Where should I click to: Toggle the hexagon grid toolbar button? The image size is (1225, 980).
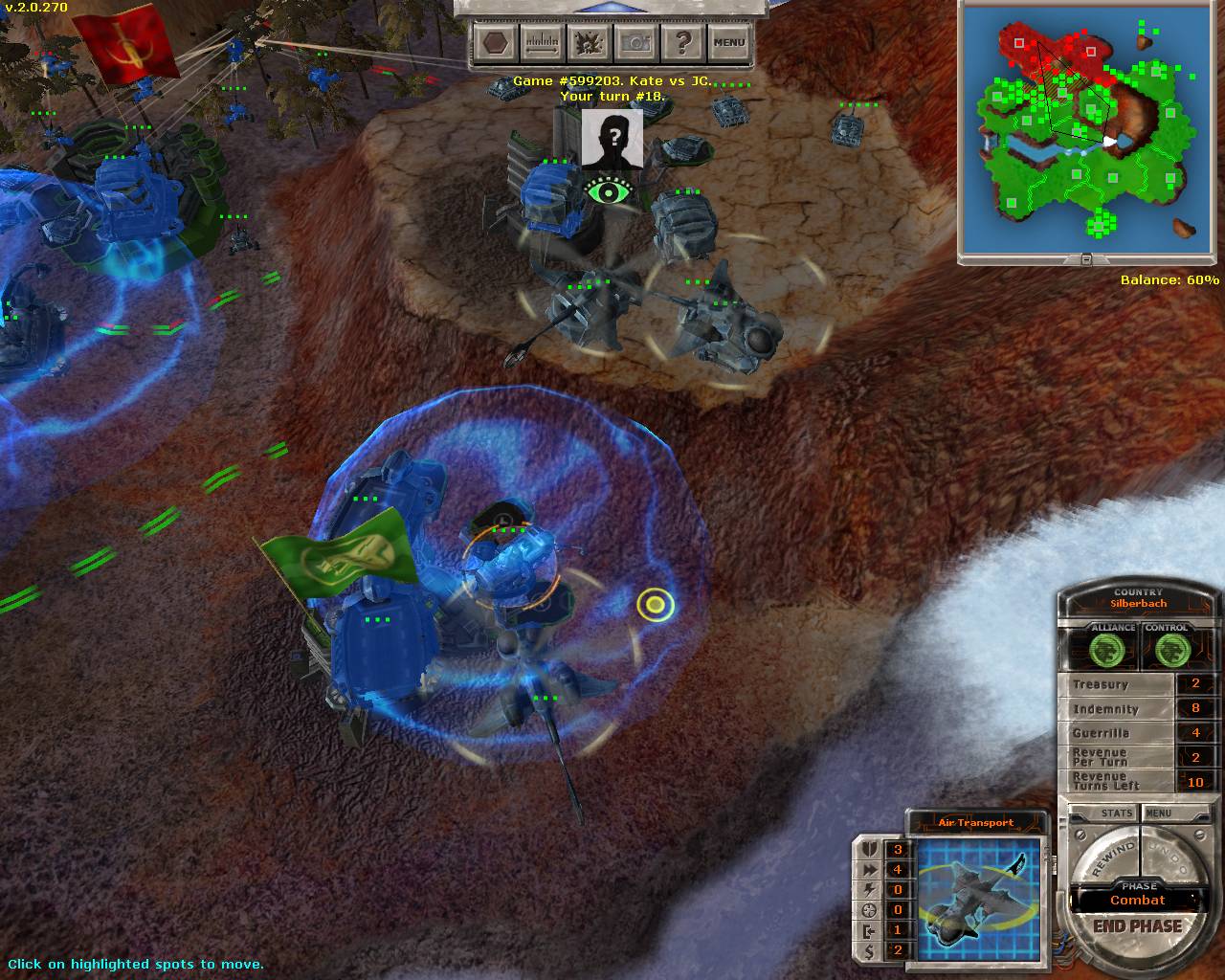pos(496,42)
